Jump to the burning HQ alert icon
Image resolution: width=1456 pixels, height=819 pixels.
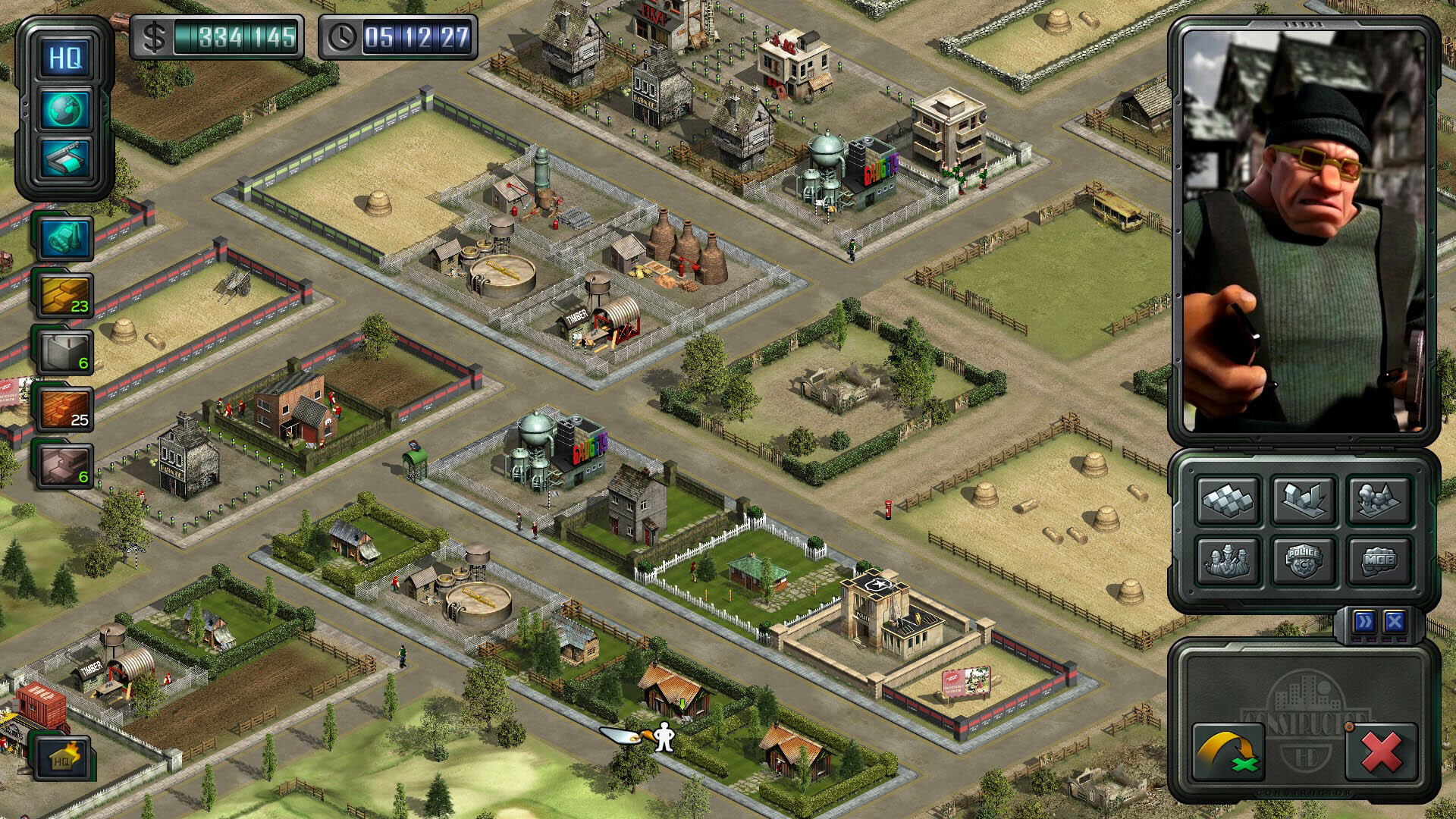pos(63,758)
